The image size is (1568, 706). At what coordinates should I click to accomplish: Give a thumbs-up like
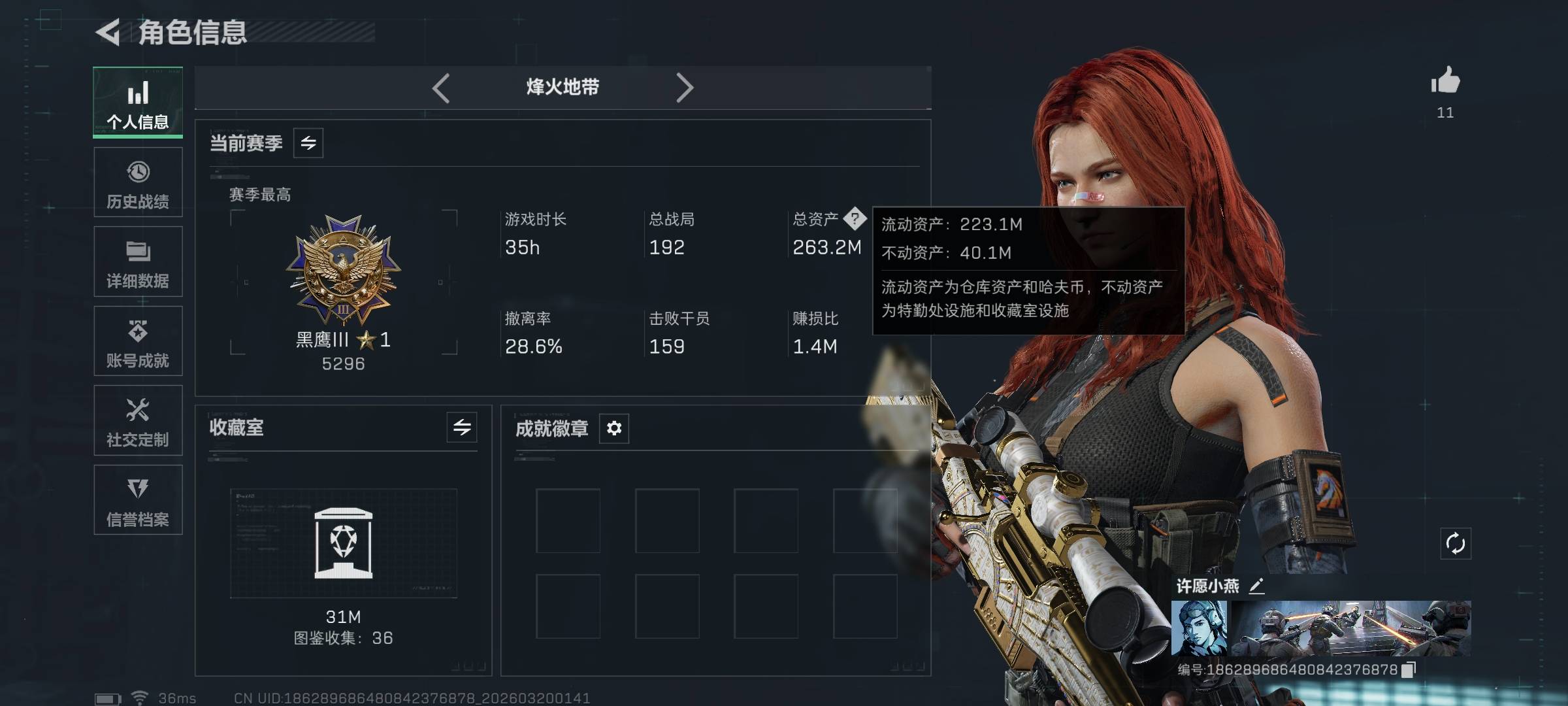coord(1445,82)
